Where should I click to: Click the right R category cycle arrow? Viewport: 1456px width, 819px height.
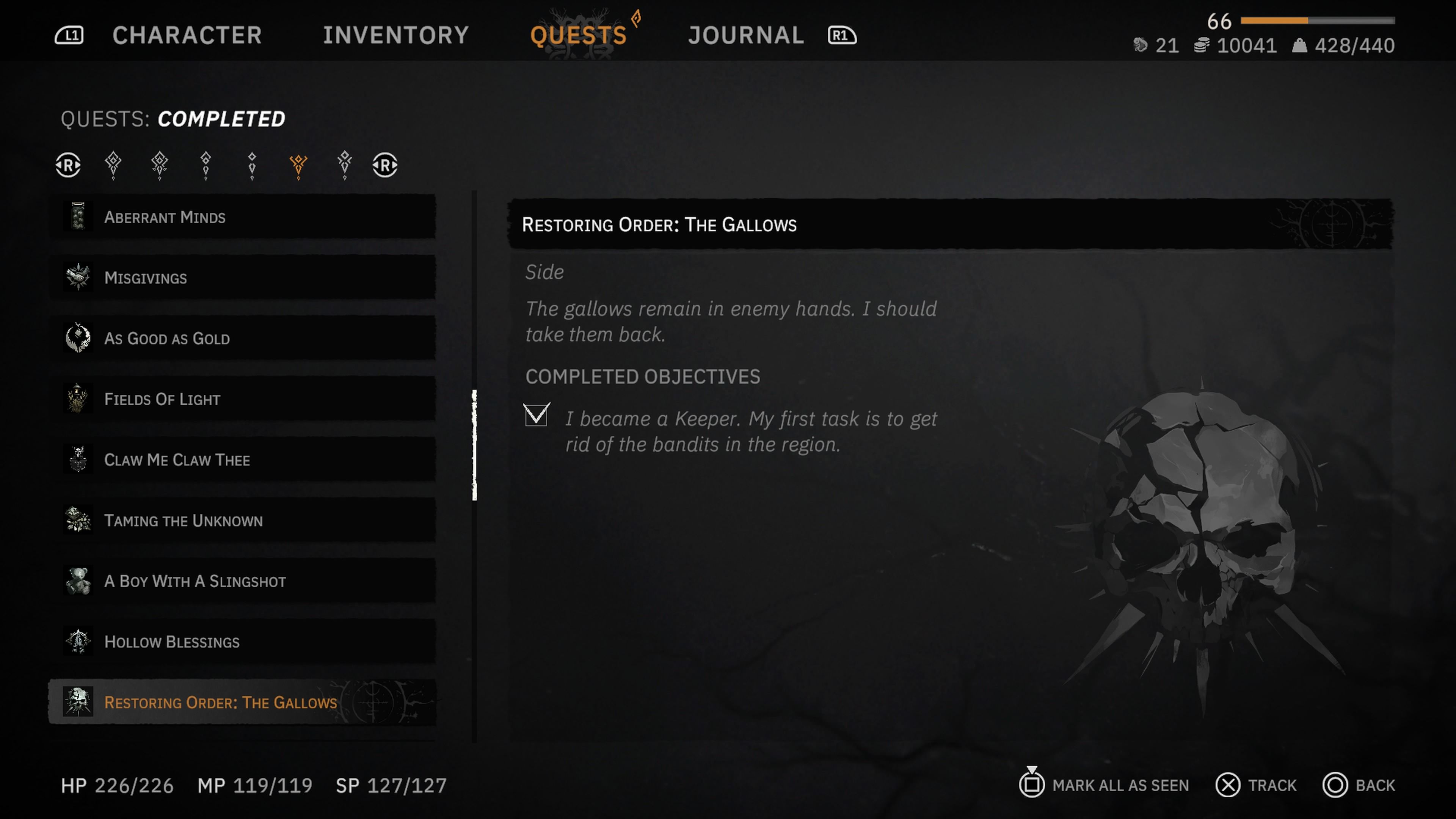pyautogui.click(x=385, y=165)
